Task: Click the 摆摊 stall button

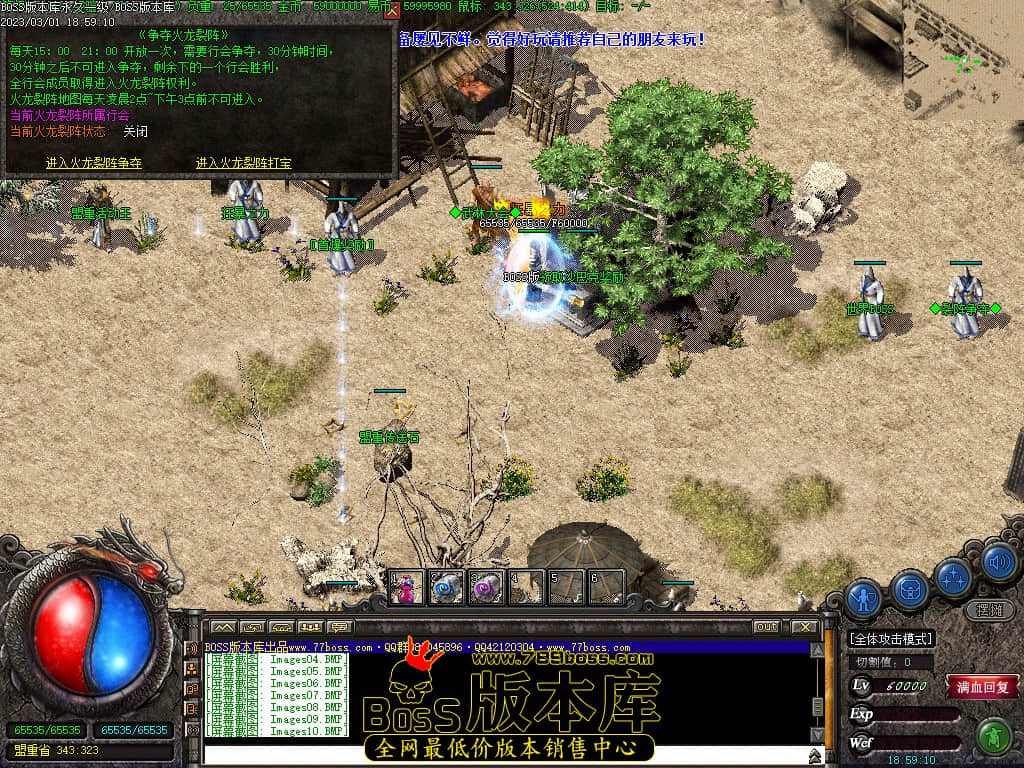Action: (x=988, y=609)
